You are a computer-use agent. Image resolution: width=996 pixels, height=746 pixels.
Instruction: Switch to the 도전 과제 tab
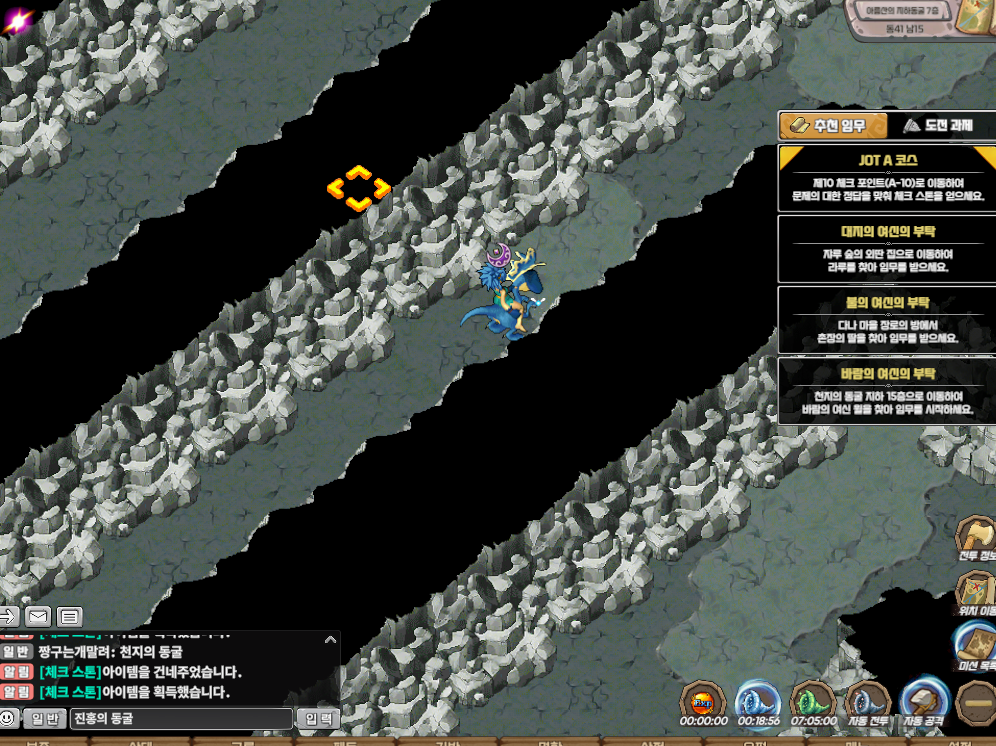pos(936,126)
